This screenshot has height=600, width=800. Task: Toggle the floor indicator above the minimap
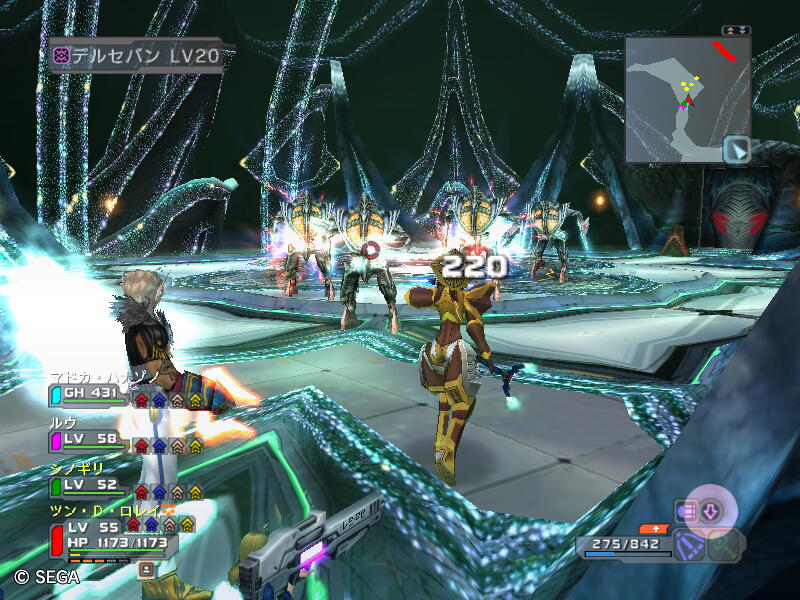tap(736, 30)
